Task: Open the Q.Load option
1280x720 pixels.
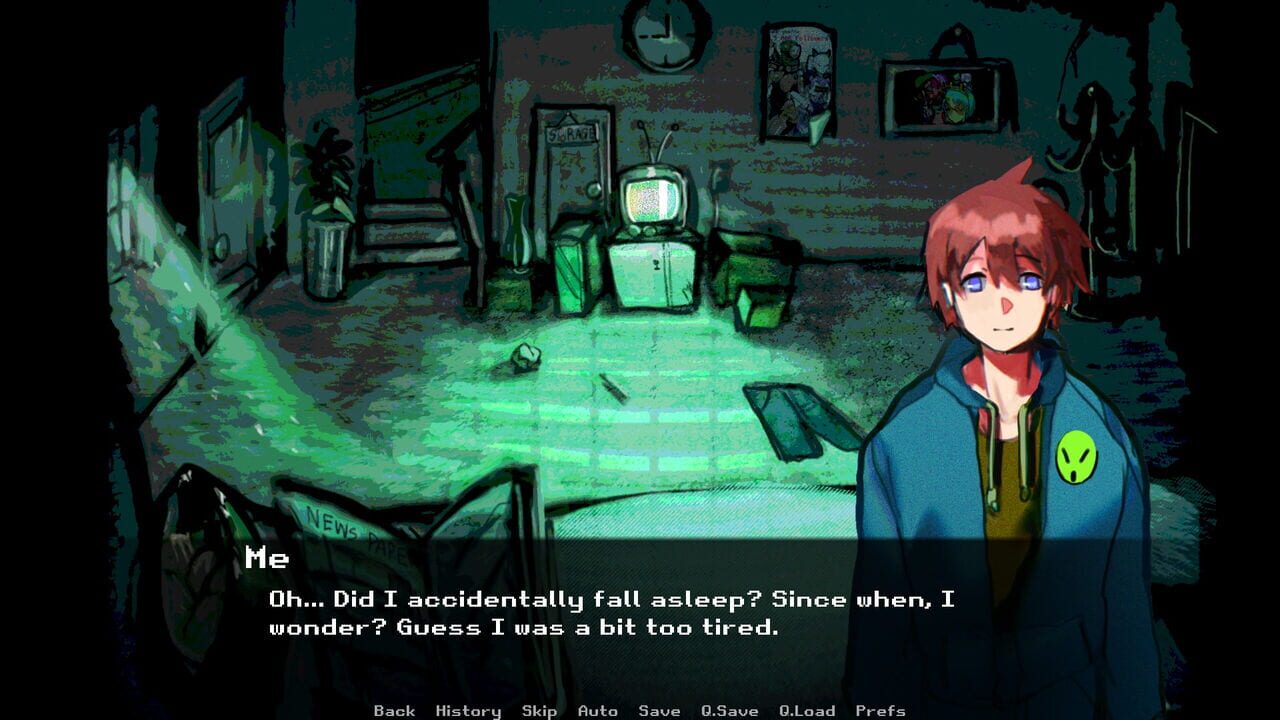Action: (x=806, y=710)
